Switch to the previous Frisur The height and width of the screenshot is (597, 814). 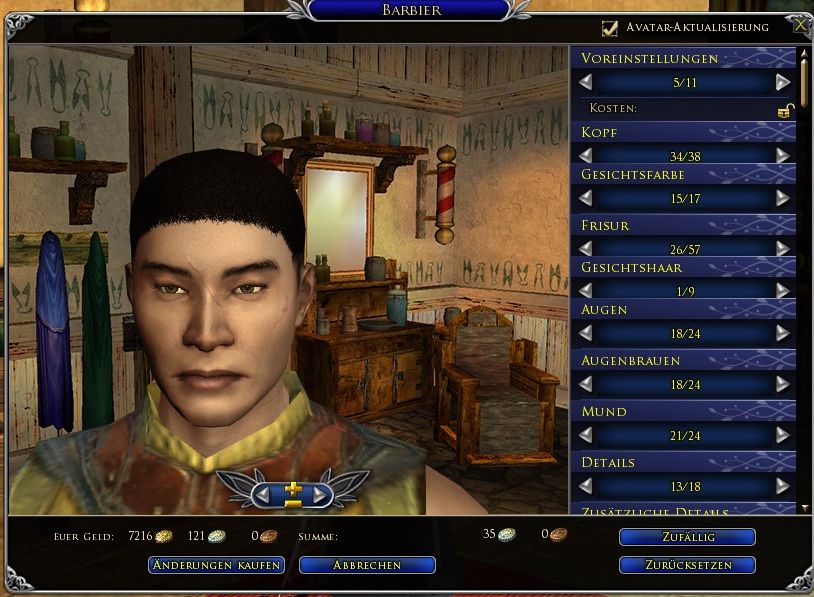click(586, 248)
